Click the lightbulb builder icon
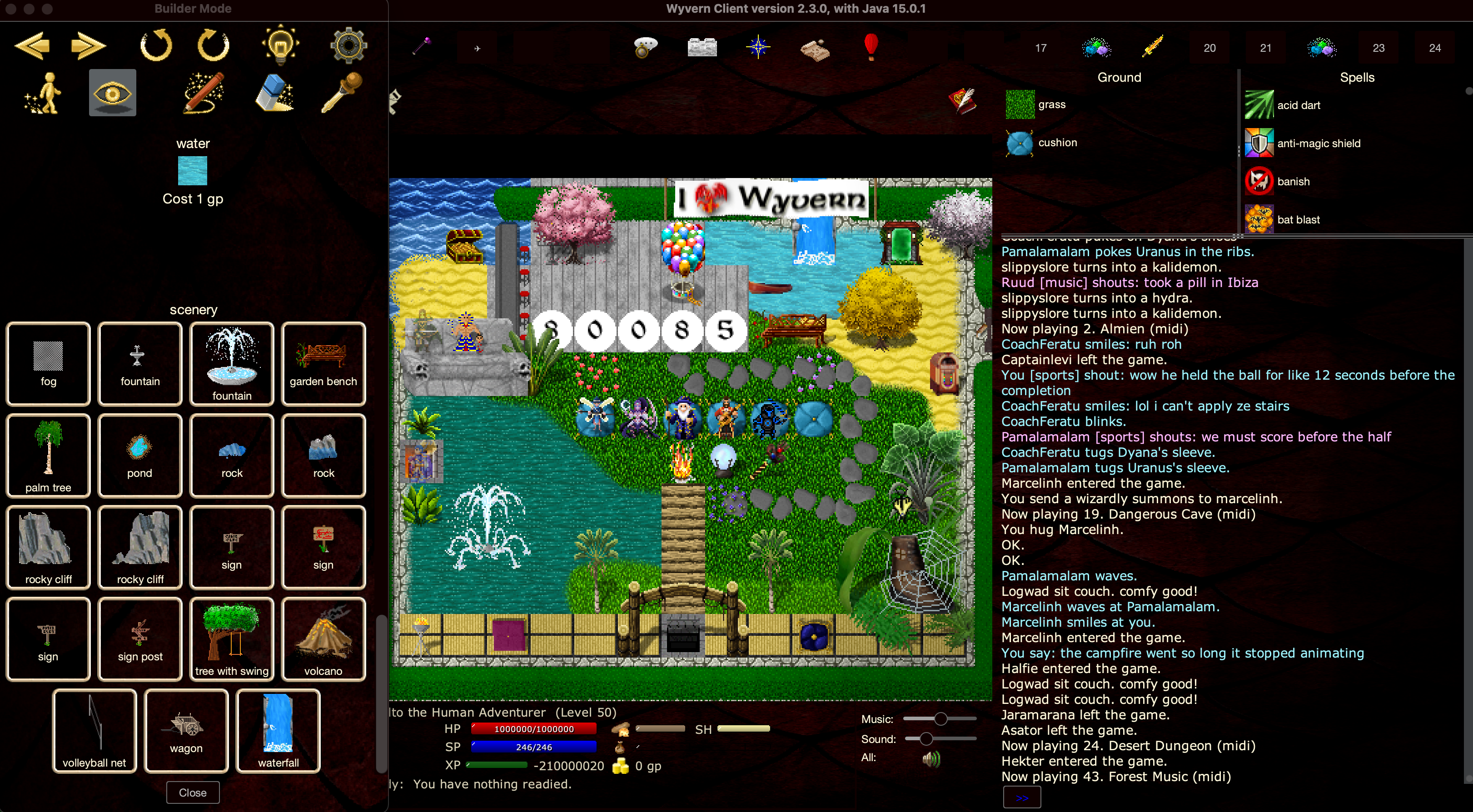This screenshot has height=812, width=1473. tap(280, 45)
